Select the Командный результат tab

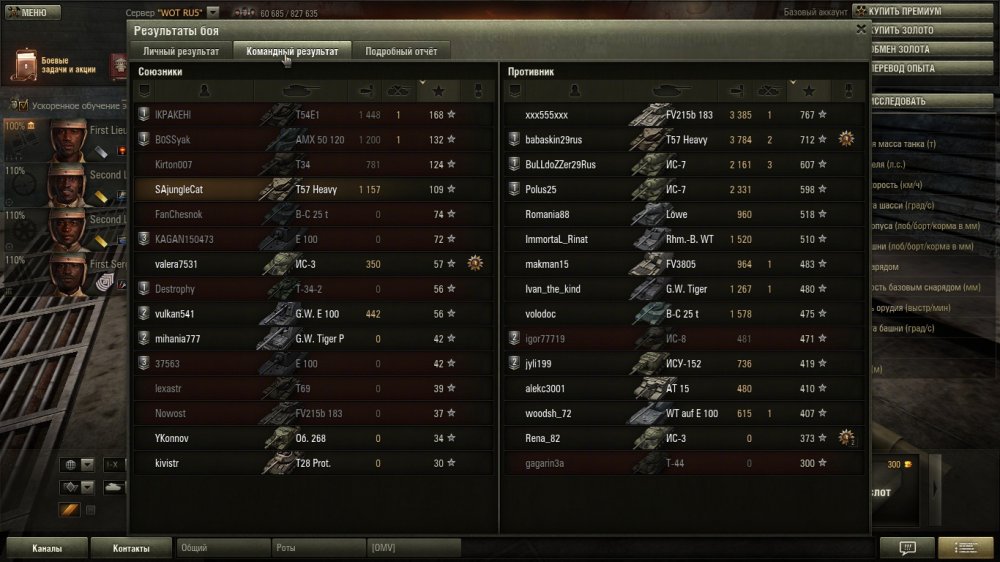292,50
